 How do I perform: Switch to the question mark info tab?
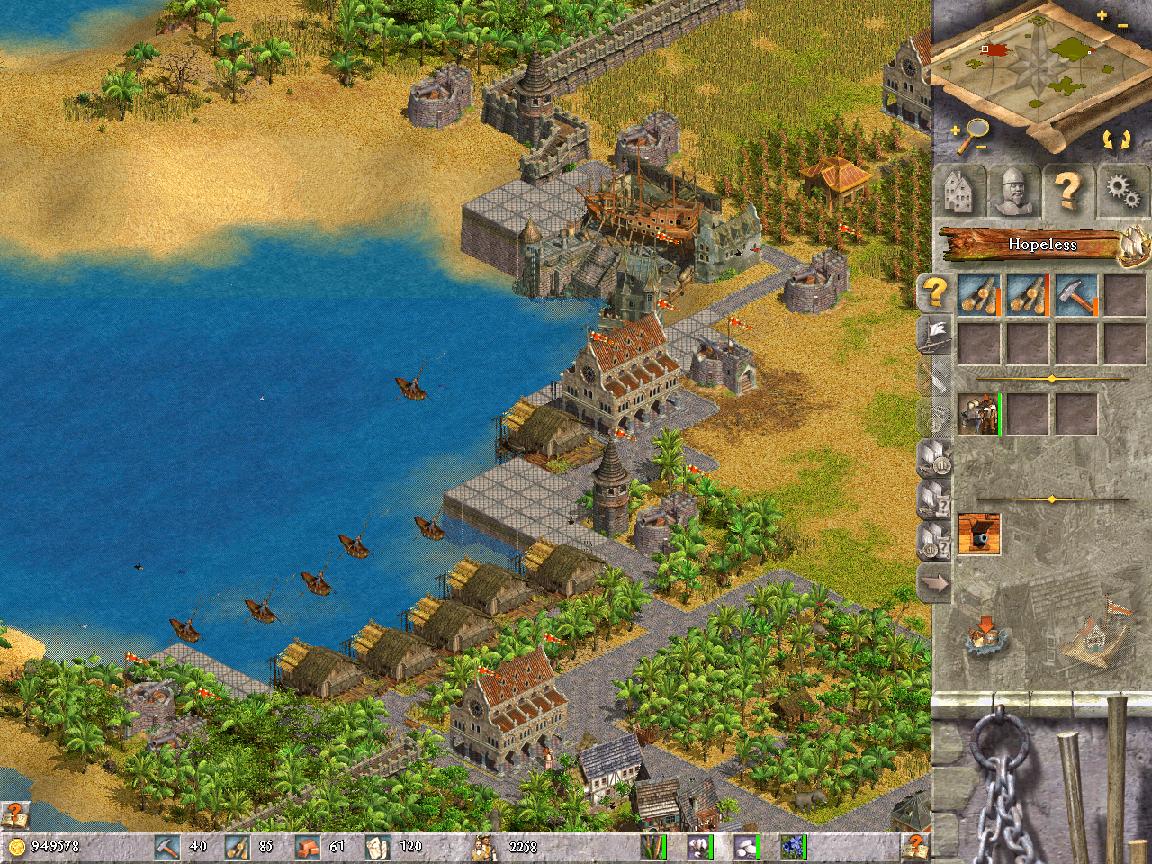1068,190
